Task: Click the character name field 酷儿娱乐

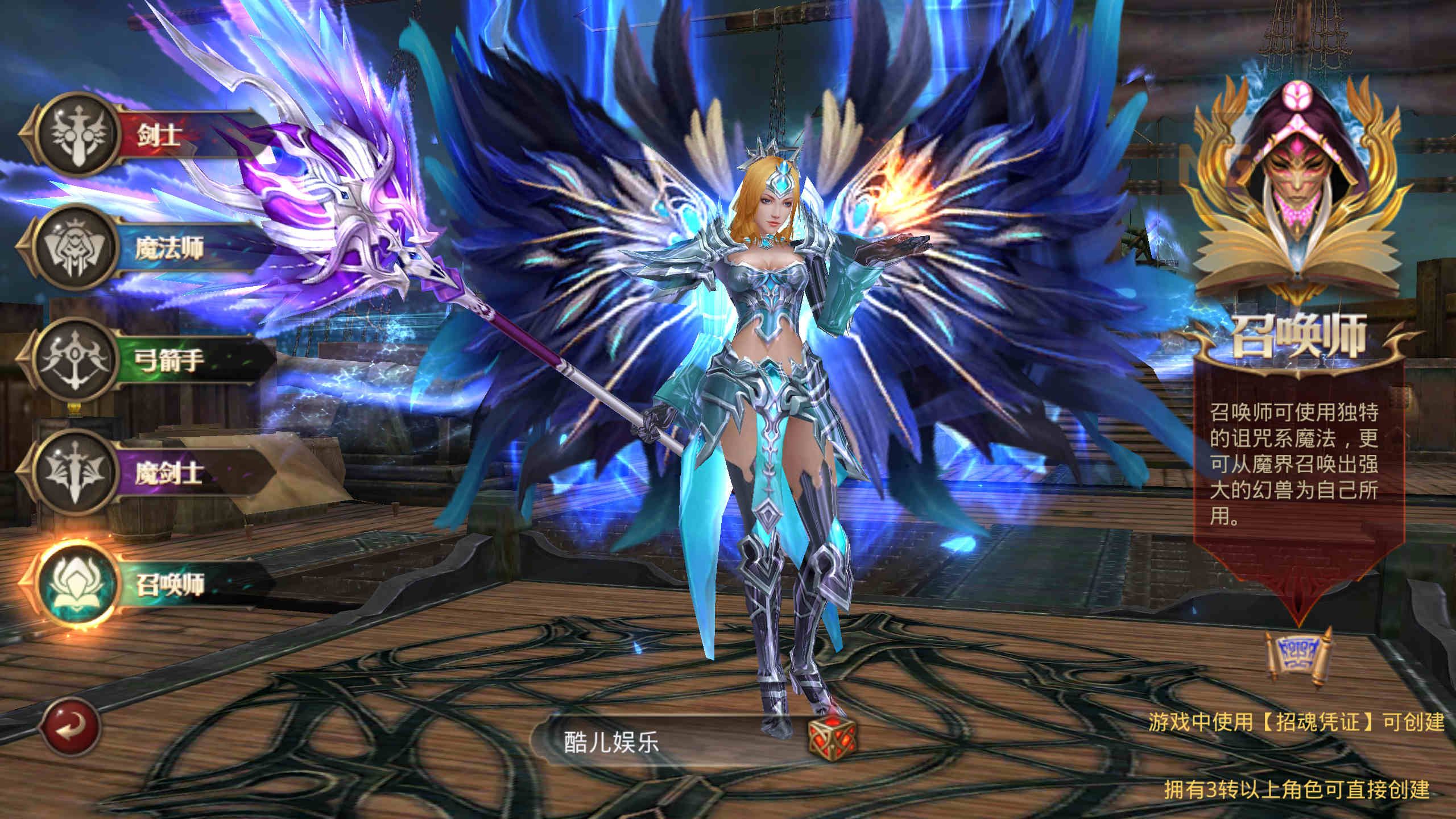Action: pyautogui.click(x=654, y=742)
